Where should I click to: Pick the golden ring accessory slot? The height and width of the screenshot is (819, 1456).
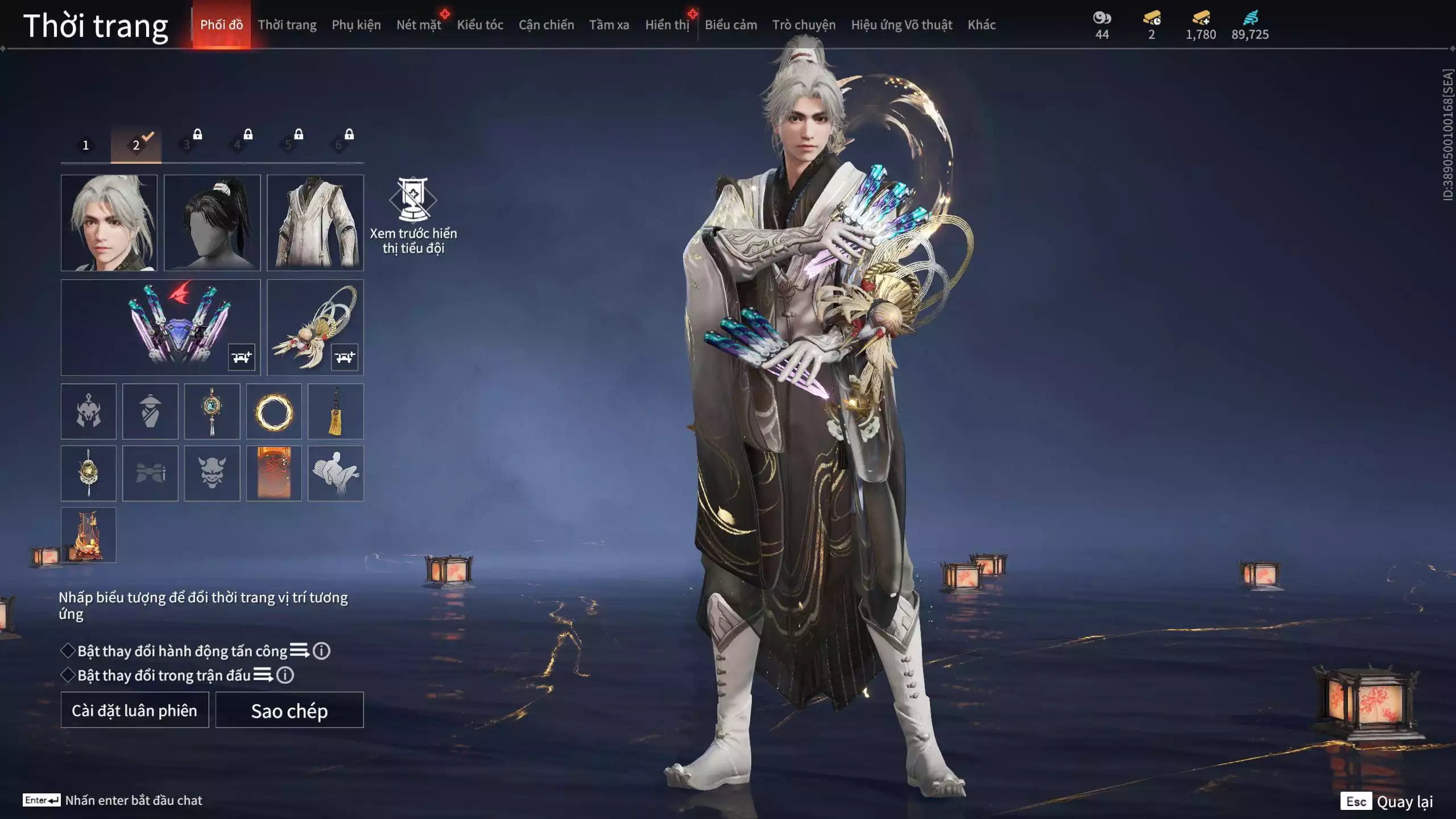click(274, 411)
